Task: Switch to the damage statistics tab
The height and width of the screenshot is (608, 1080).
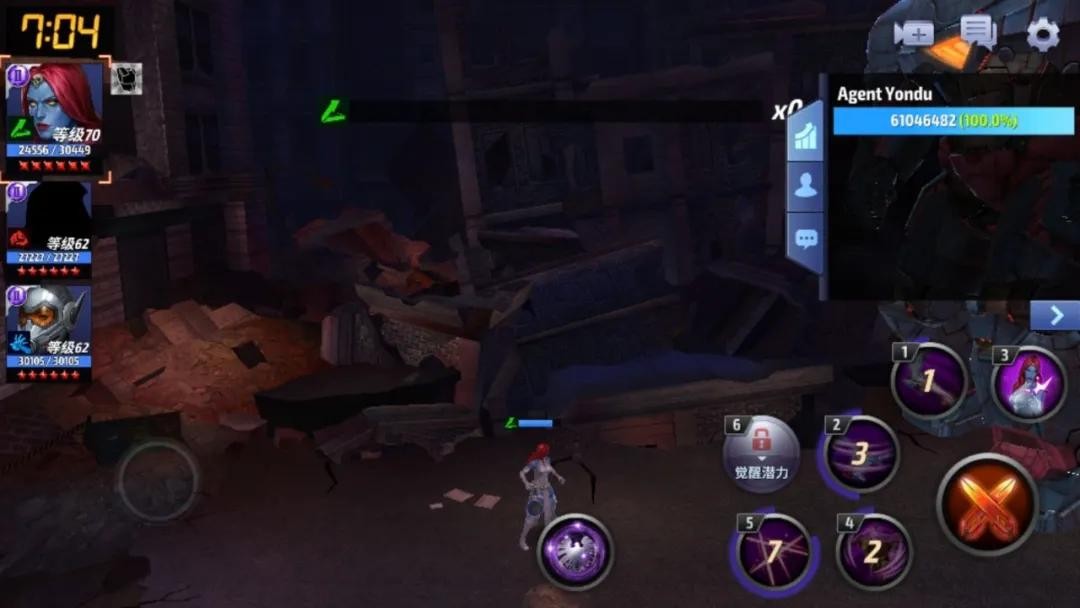Action: (806, 135)
